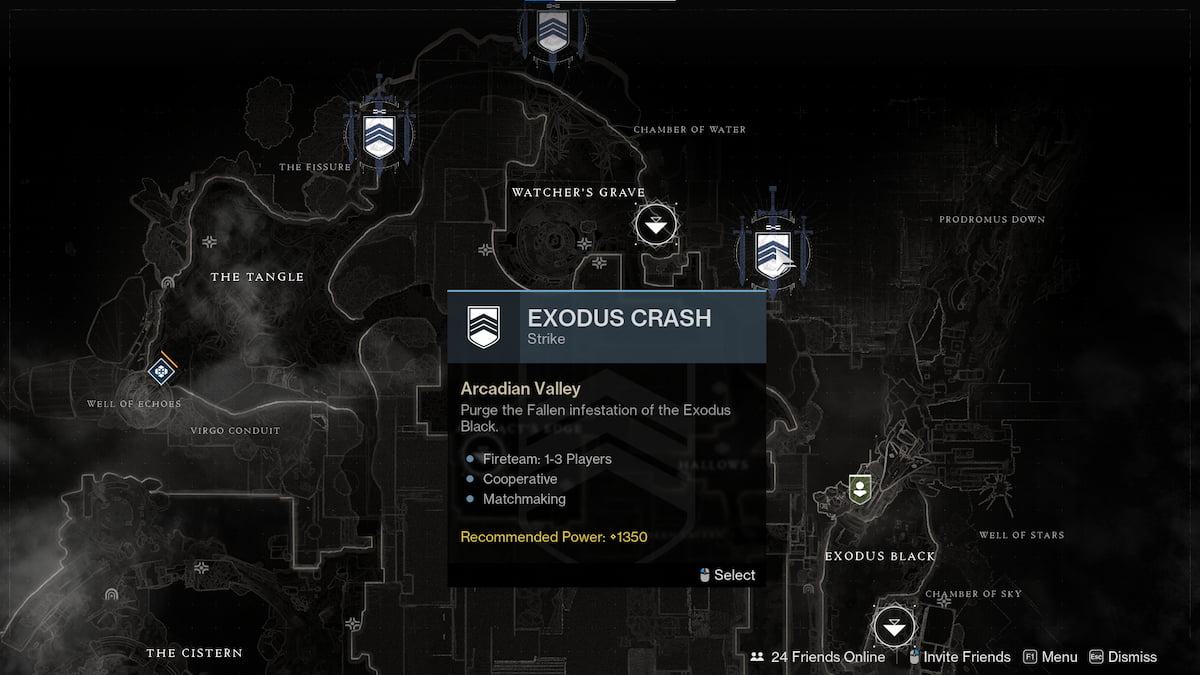The height and width of the screenshot is (675, 1200).
Task: Select the landing zone below Exodus Black
Action: (x=894, y=628)
